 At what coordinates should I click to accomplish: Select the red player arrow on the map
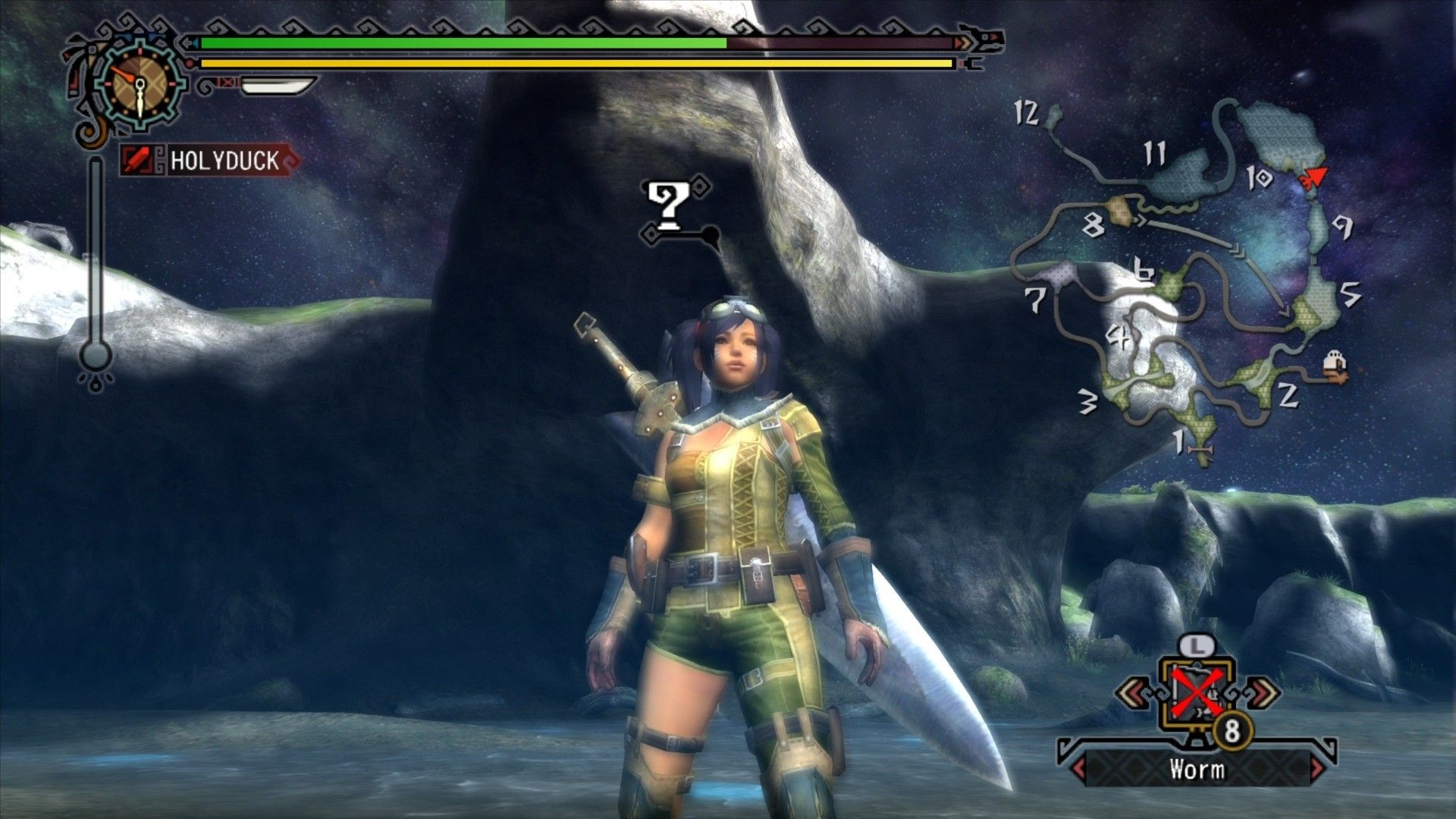(x=1313, y=177)
